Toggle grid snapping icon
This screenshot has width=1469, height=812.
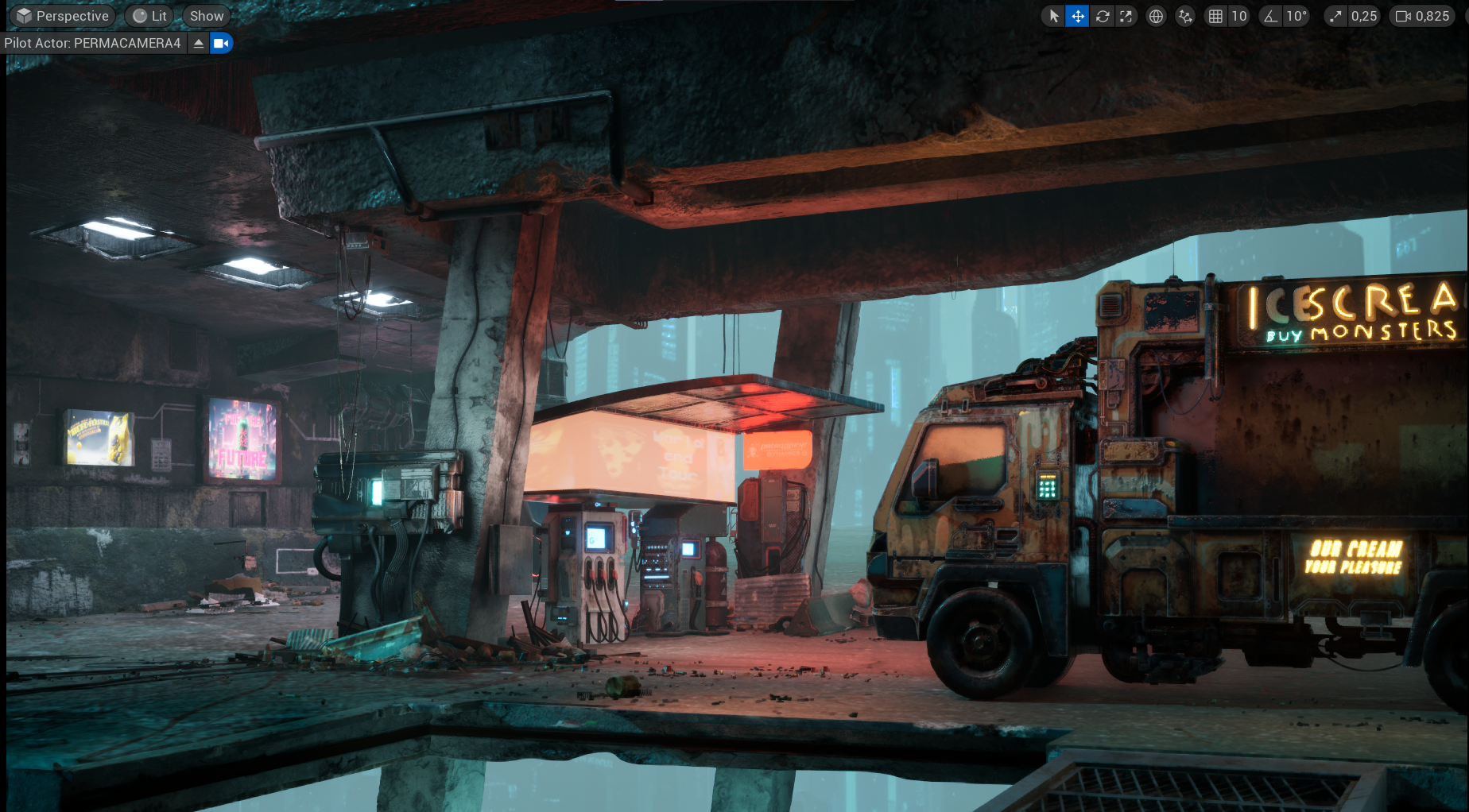[x=1215, y=16]
